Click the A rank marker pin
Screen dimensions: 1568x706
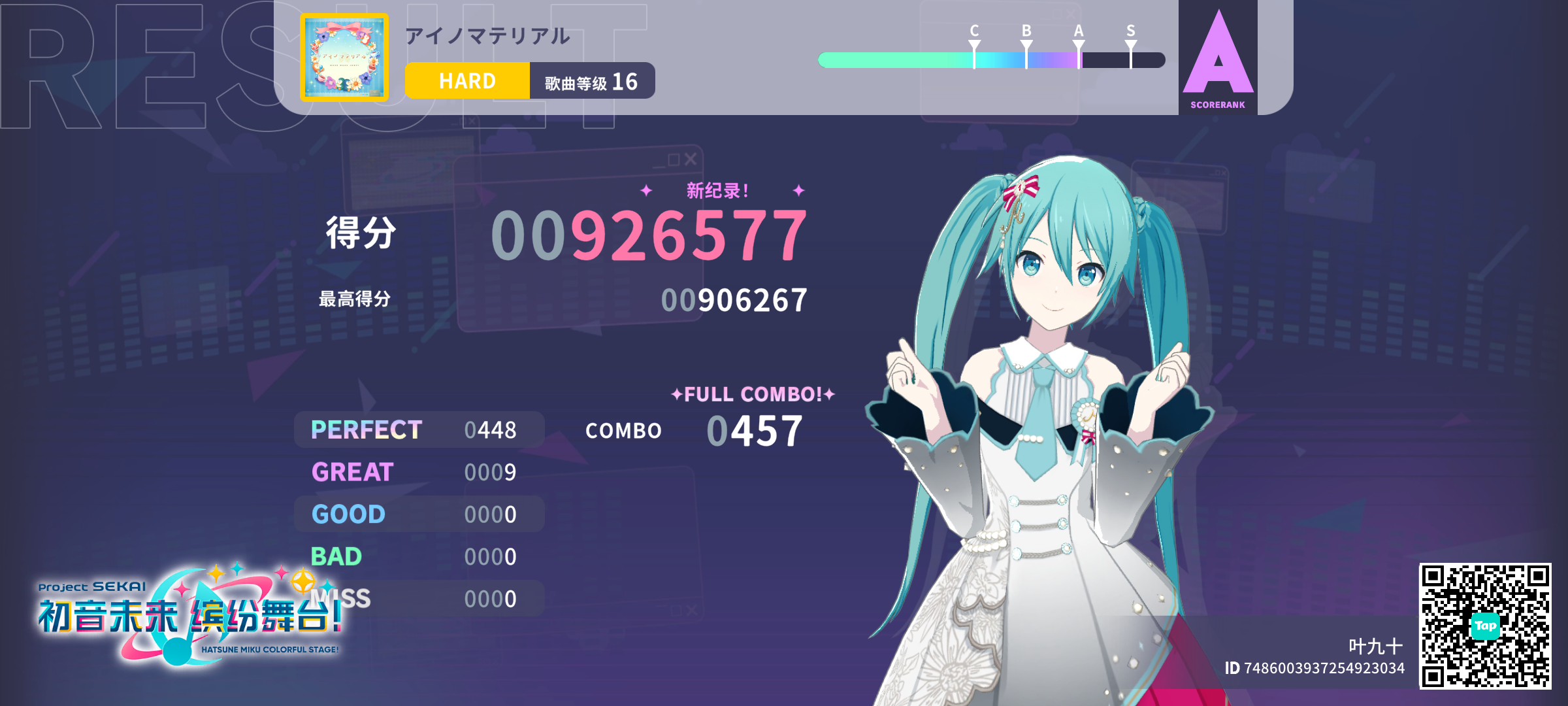tap(1078, 44)
